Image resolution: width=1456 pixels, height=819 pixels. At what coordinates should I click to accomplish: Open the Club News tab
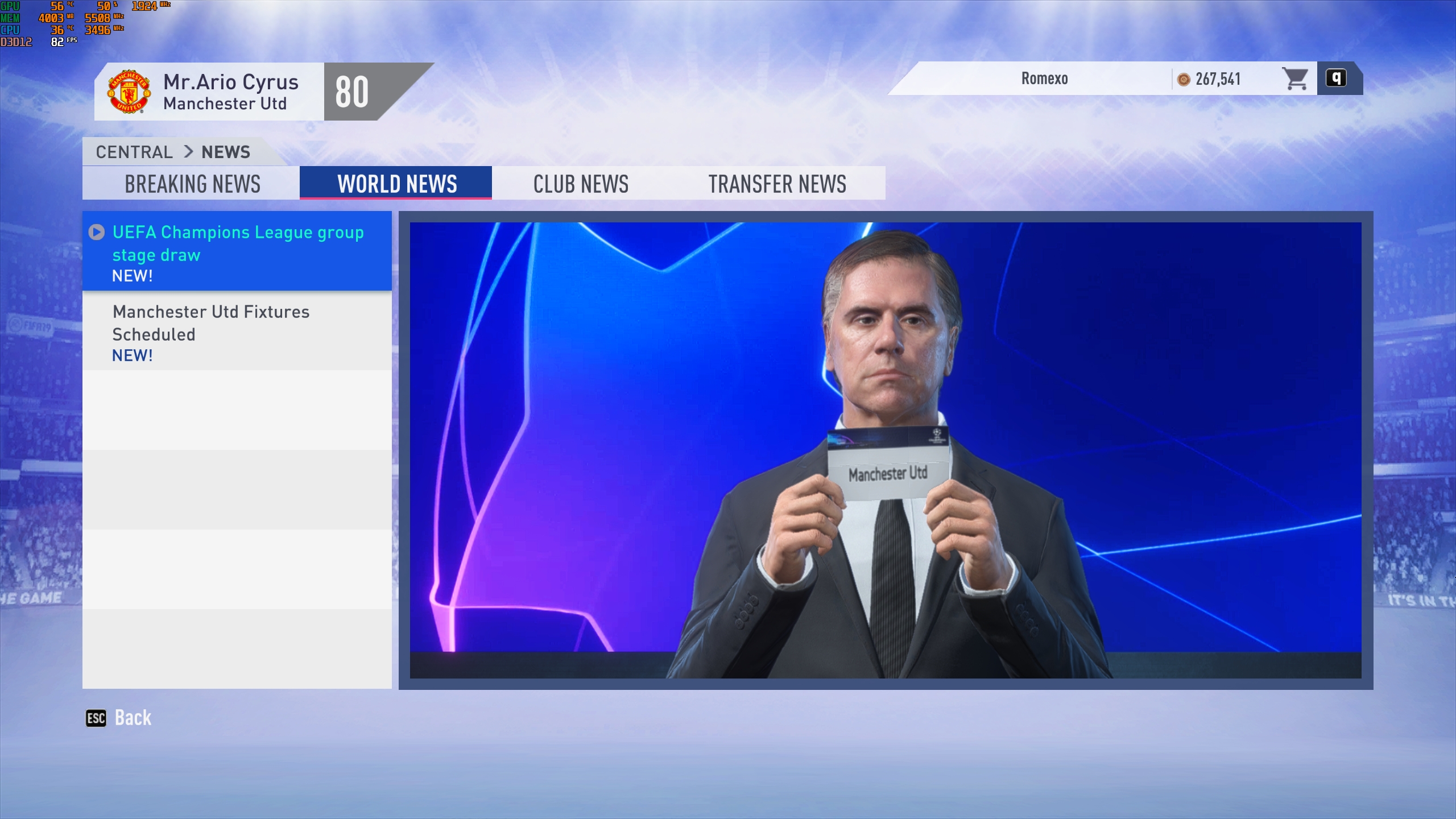pyautogui.click(x=581, y=184)
